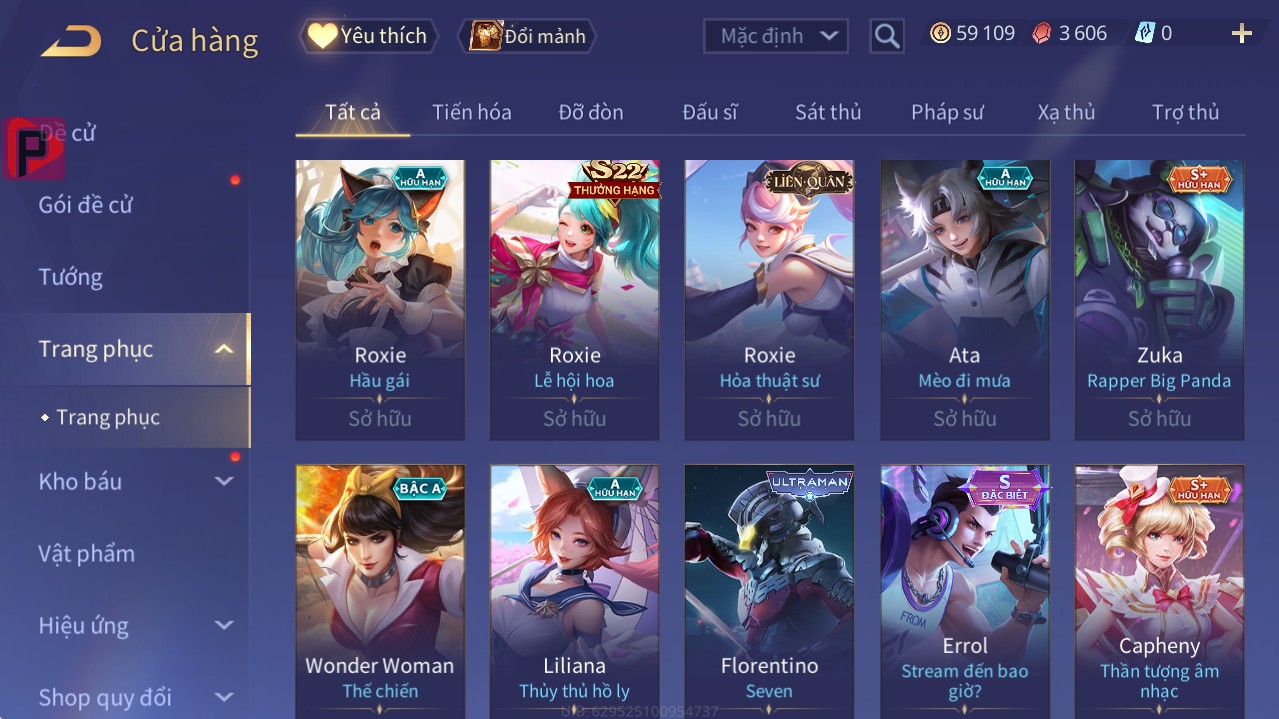Open the Vật phẩm menu entry
Screen dimensions: 1279x719
point(87,553)
